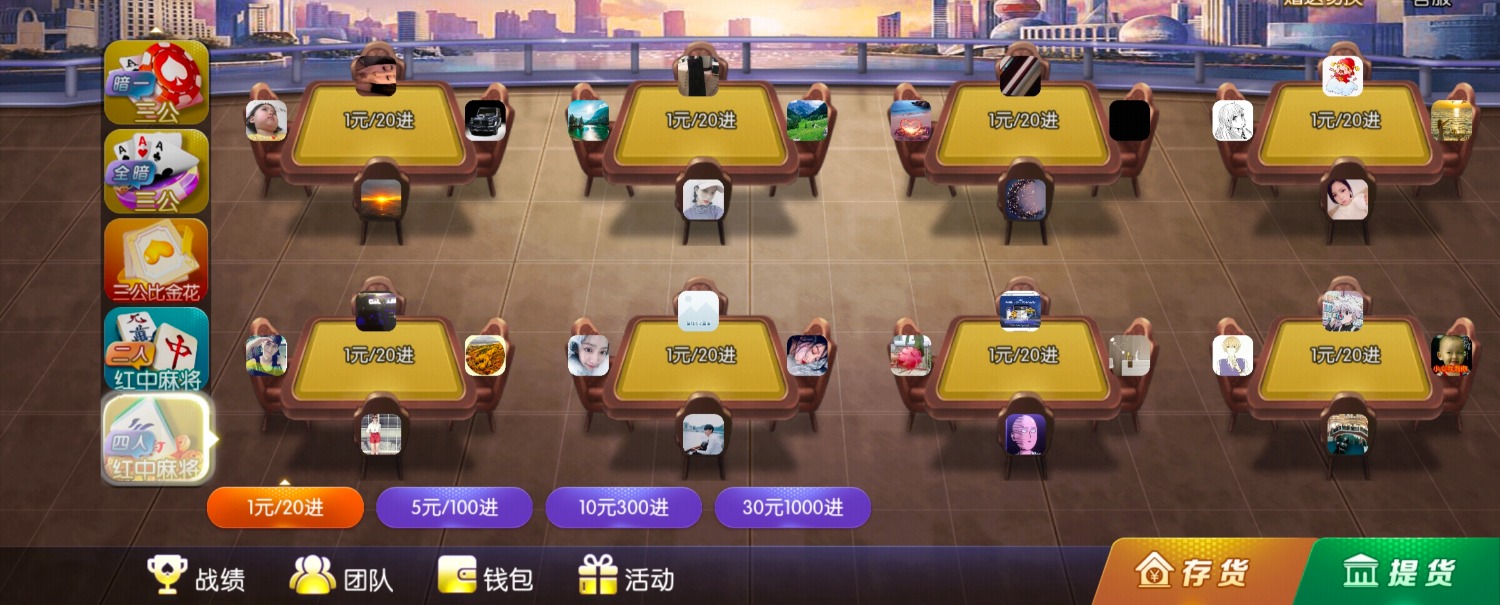Select the 四人红中麻将 mahjong mode
Image resolution: width=1500 pixels, height=605 pixels.
pos(156,439)
